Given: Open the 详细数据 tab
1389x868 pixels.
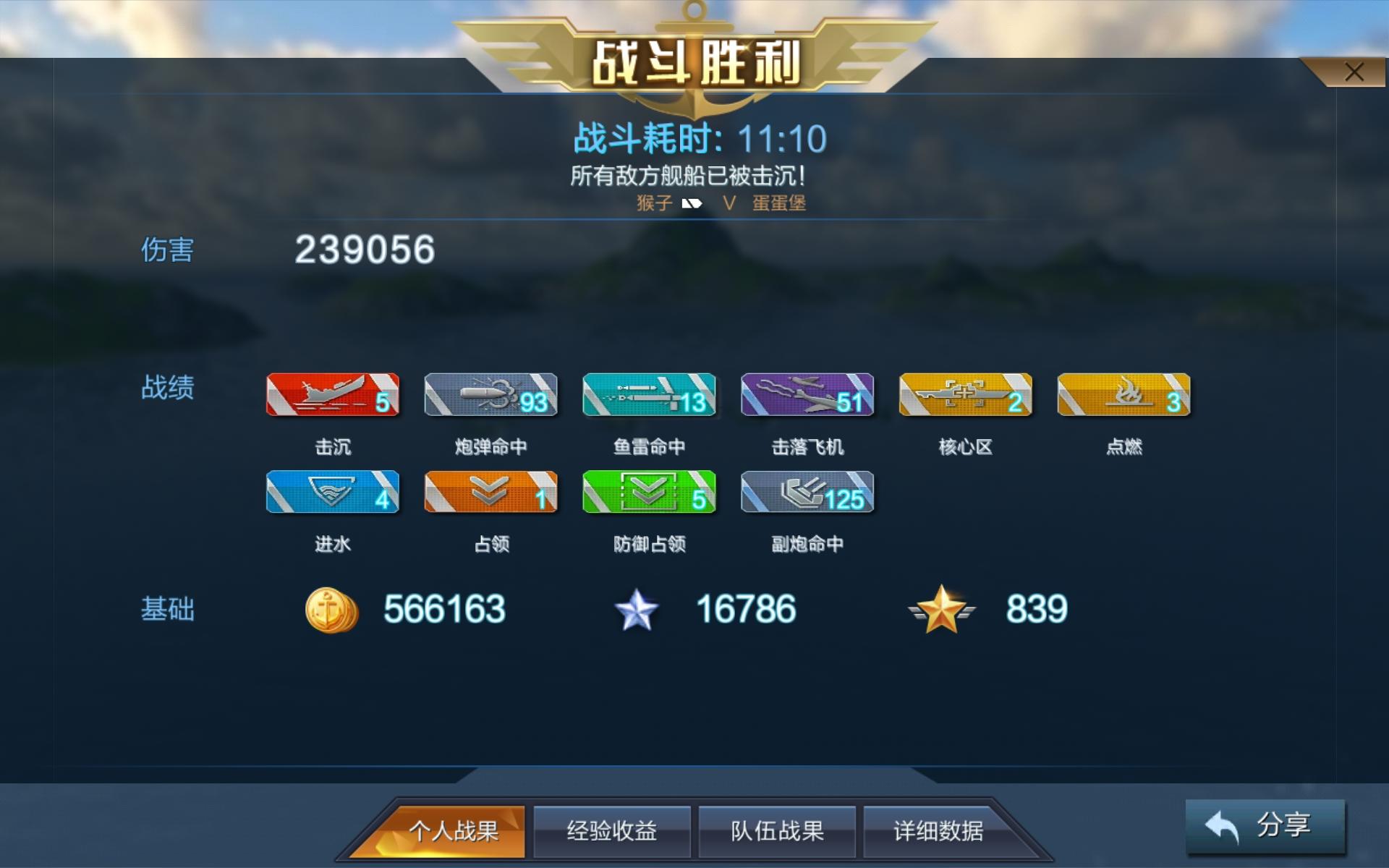Looking at the screenshot, I should [940, 831].
